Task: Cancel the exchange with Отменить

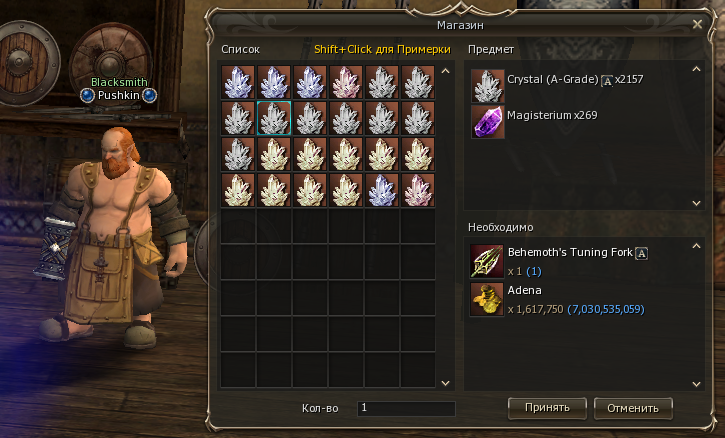Action: point(633,407)
